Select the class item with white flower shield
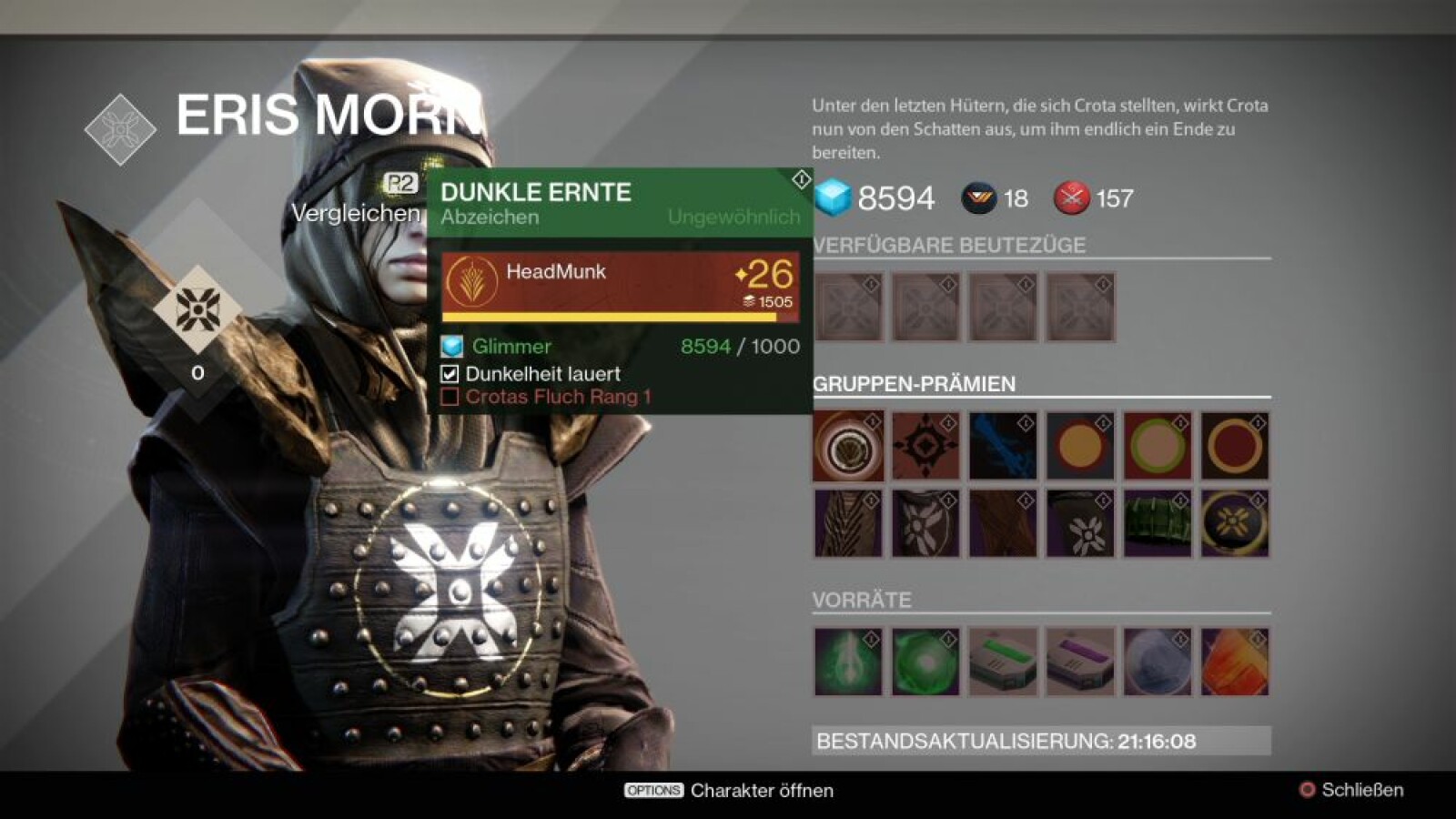The height and width of the screenshot is (819, 1456). point(925,523)
